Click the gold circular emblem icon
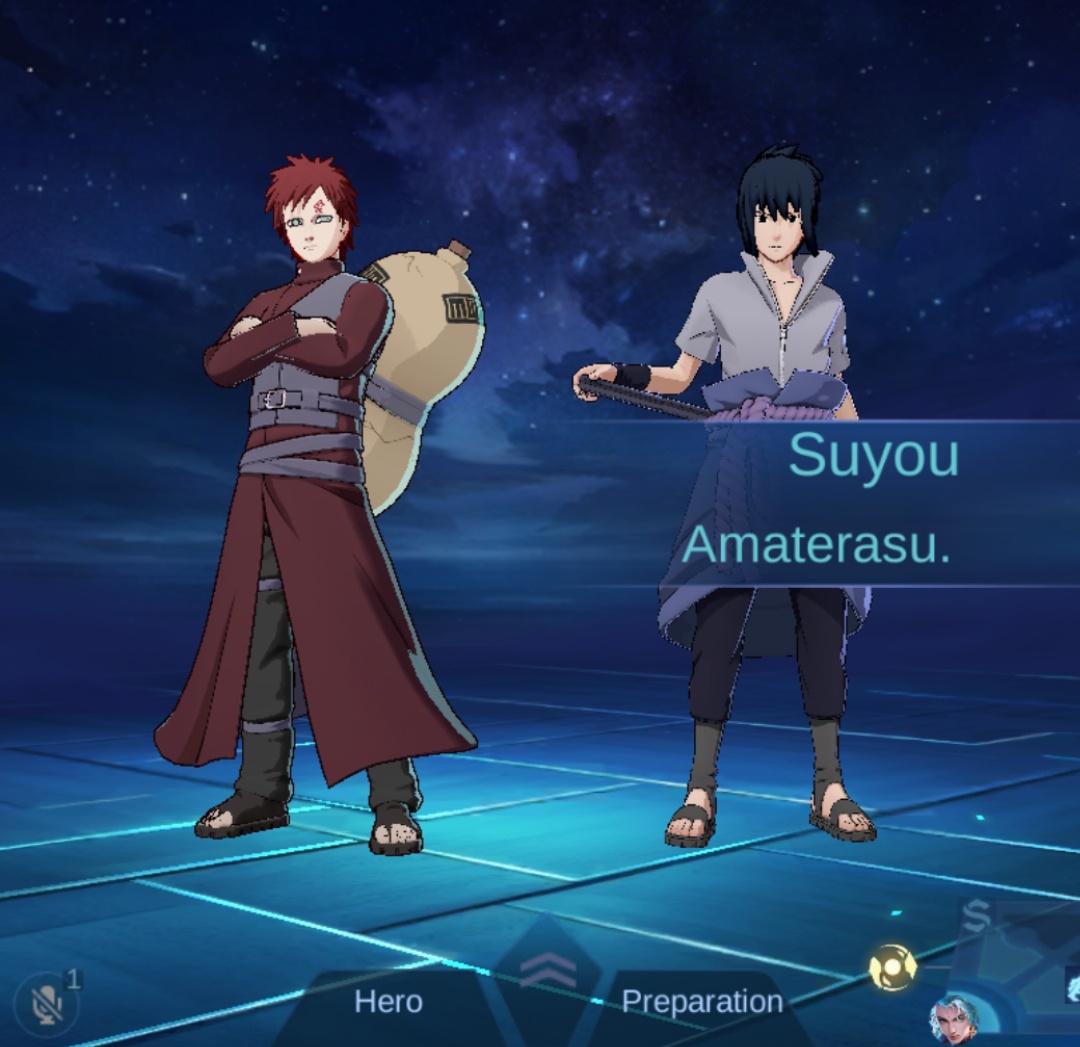The image size is (1080, 1047). [893, 967]
